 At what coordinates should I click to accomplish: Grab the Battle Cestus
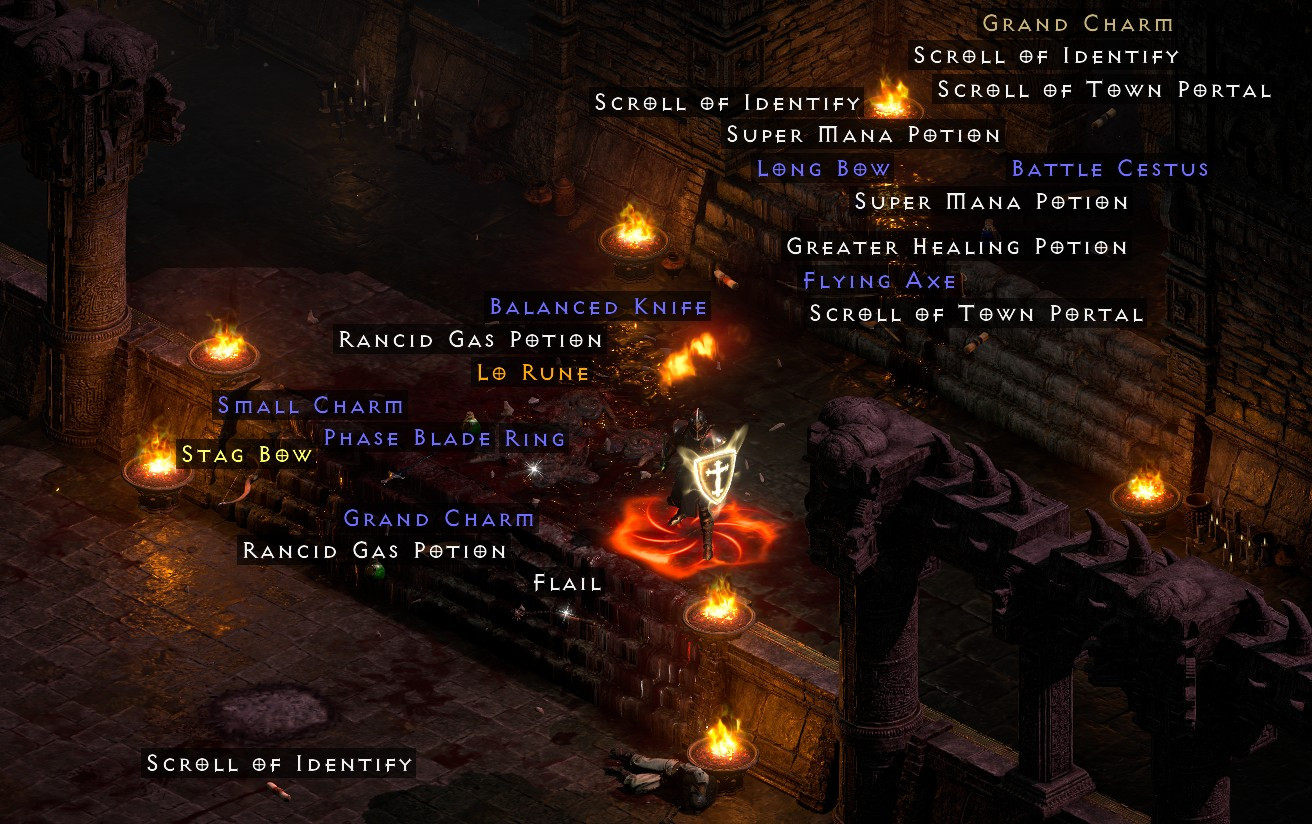point(1108,168)
